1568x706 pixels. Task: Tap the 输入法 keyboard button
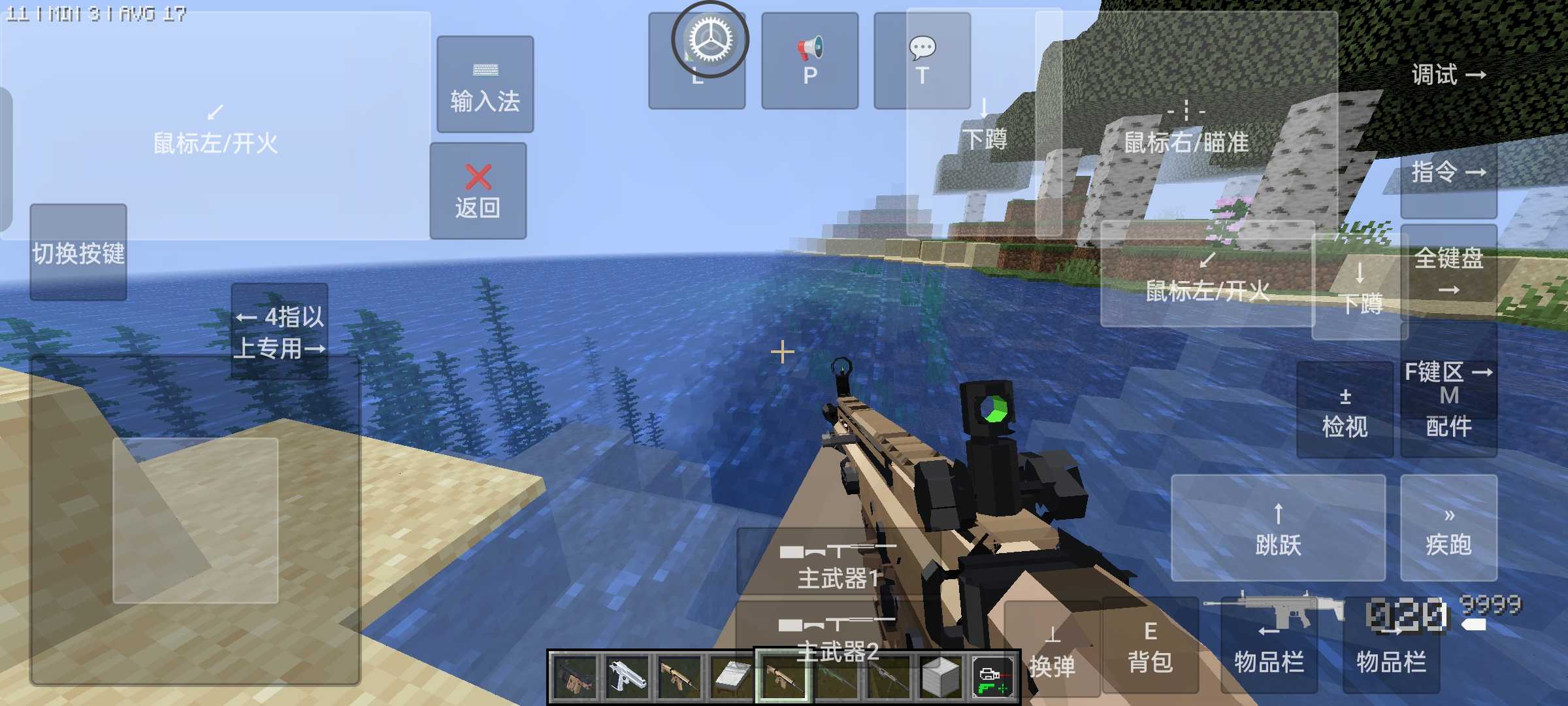tap(485, 85)
